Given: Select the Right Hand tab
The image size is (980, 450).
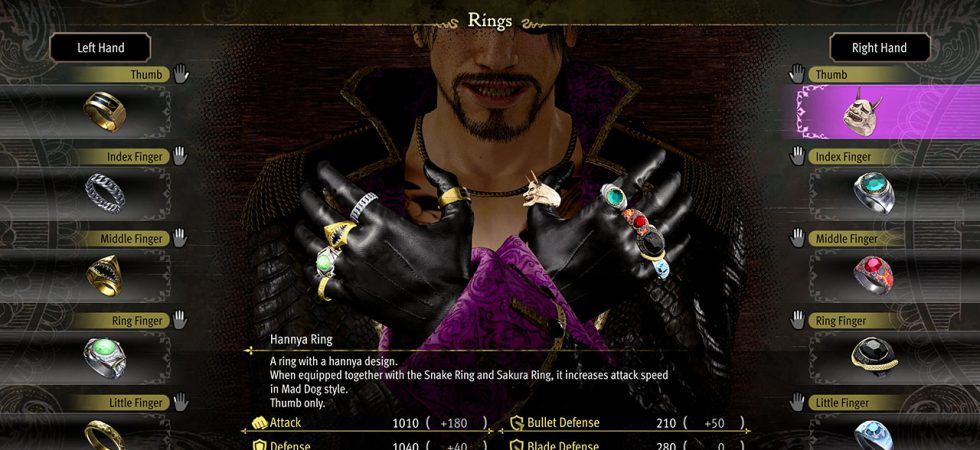Looking at the screenshot, I should (x=879, y=47).
